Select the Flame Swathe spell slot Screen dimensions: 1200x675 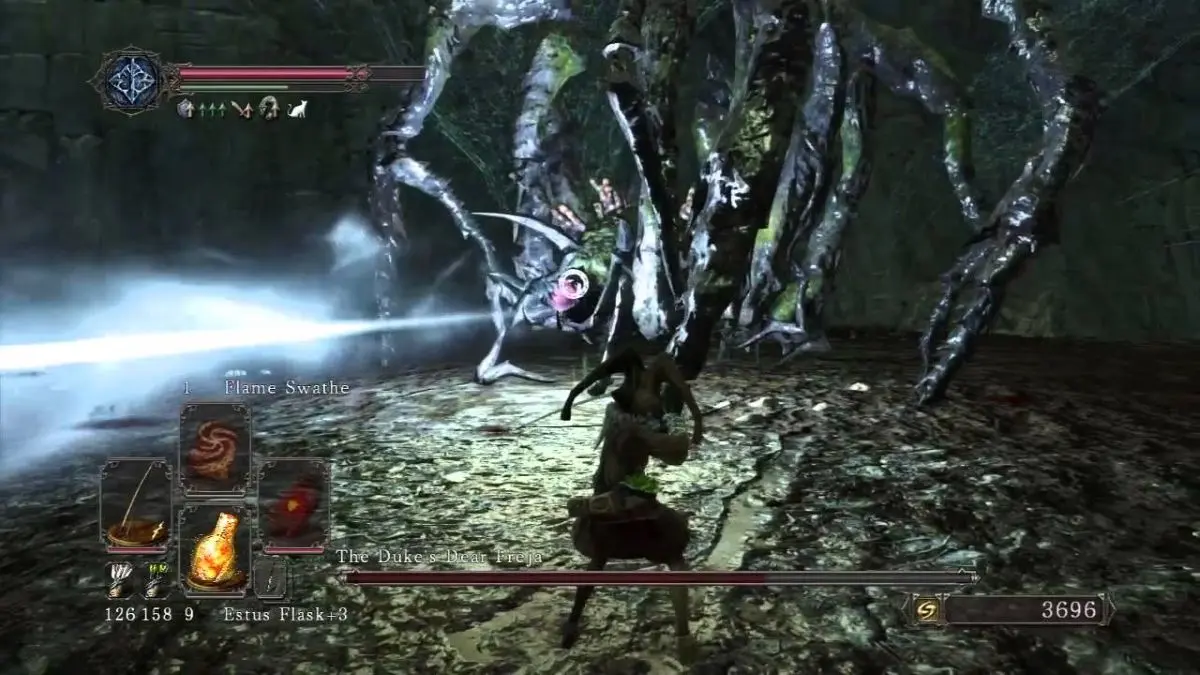click(x=214, y=450)
